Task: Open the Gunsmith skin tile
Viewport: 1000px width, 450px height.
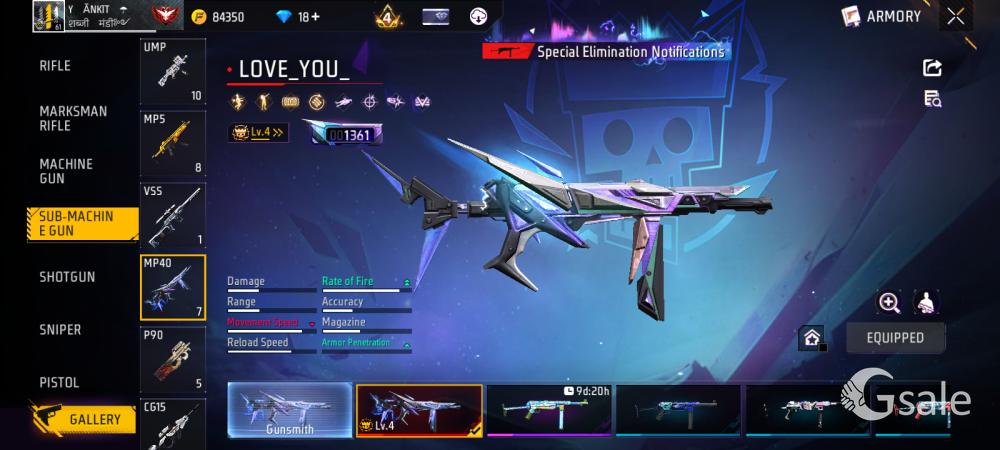Action: [x=290, y=410]
